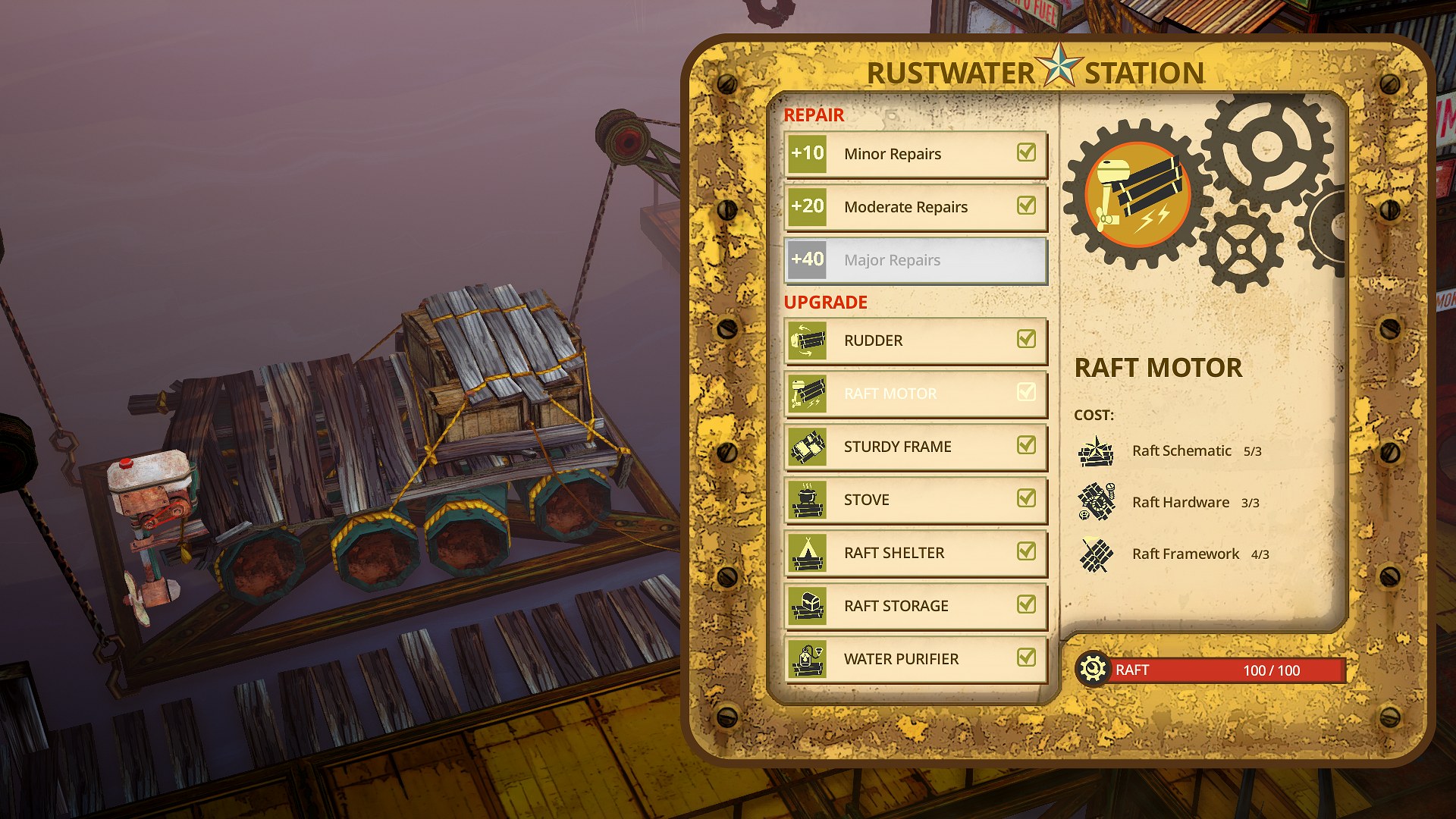The image size is (1456, 819).
Task: Uncheck the Rudder upgrade checkbox
Action: pos(1026,340)
